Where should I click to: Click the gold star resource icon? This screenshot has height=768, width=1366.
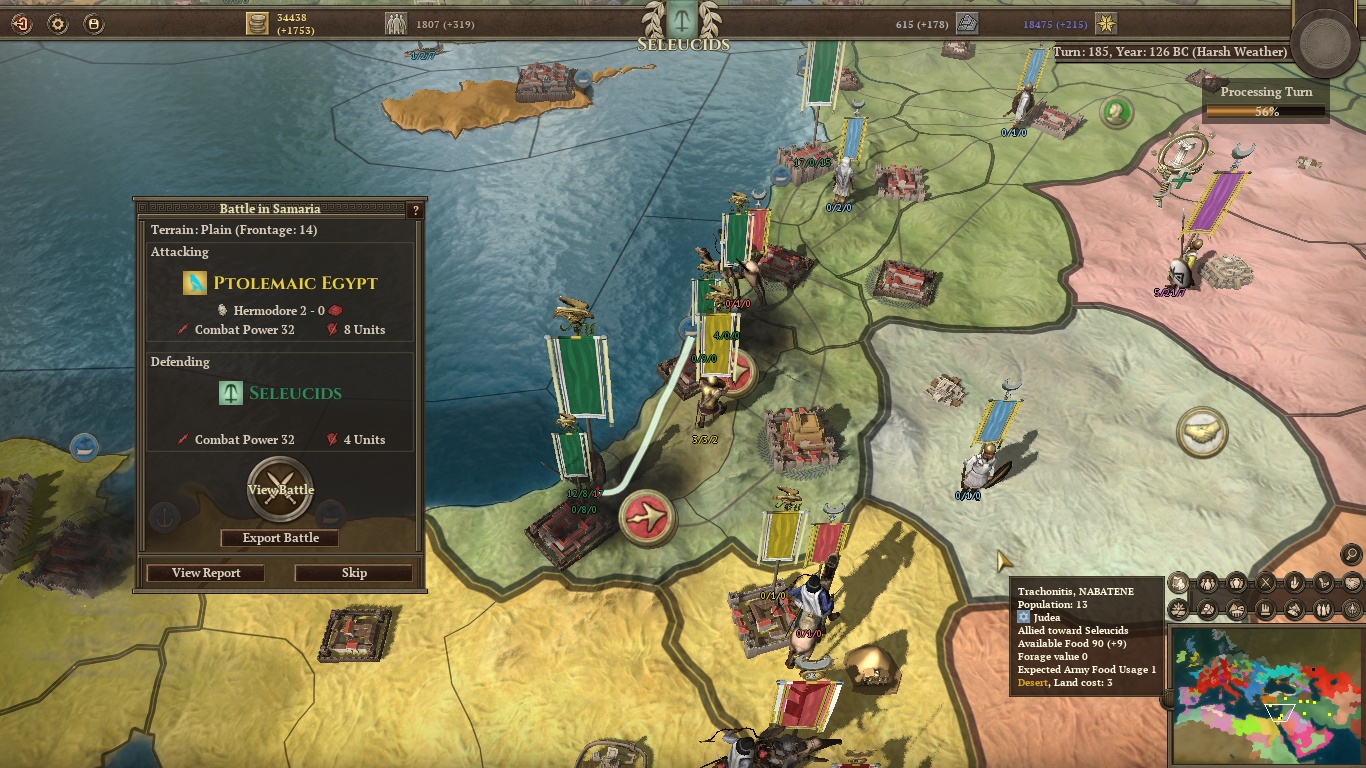[x=1105, y=23]
